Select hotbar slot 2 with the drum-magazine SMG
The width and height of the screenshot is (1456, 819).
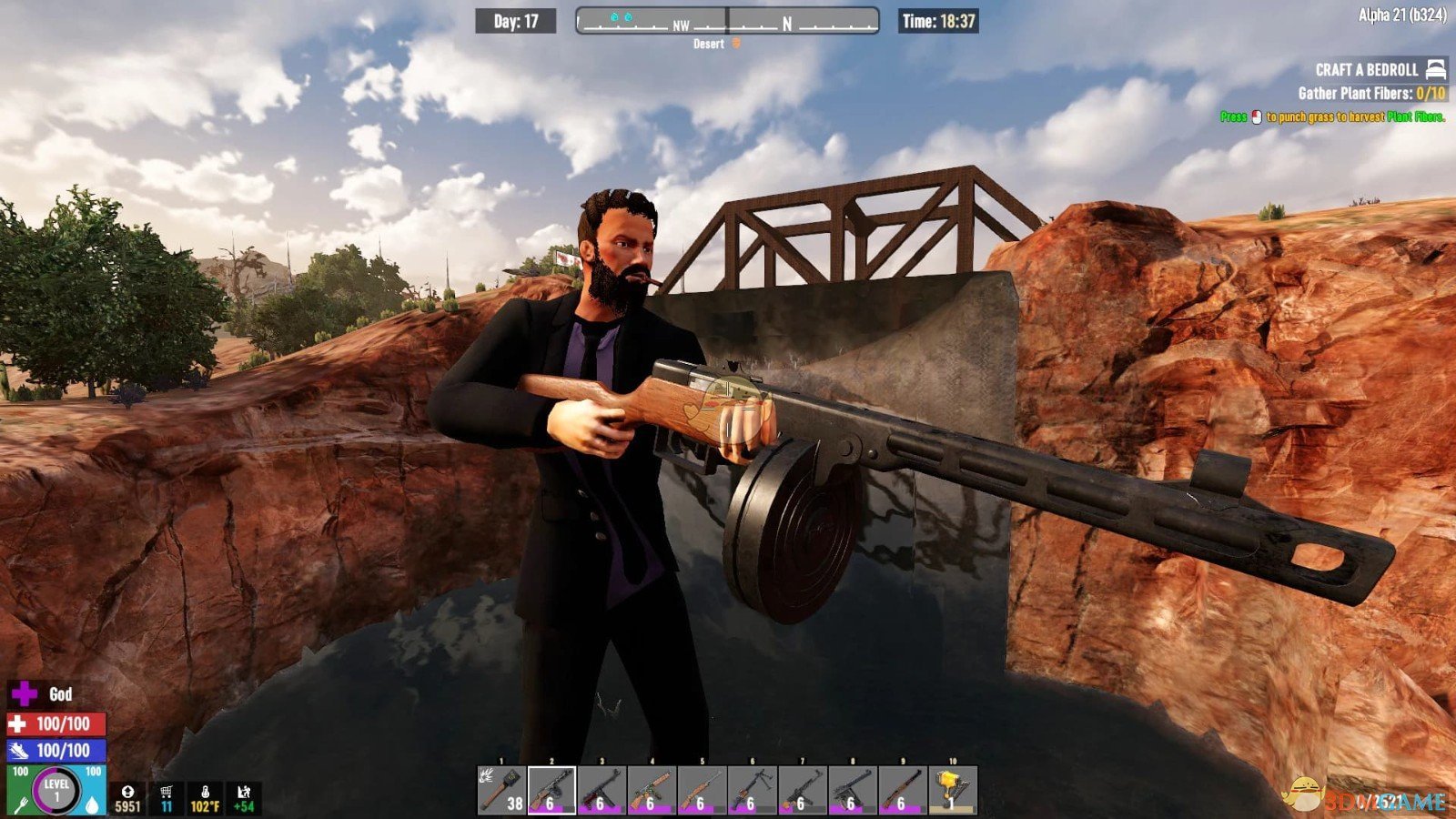coord(551,790)
